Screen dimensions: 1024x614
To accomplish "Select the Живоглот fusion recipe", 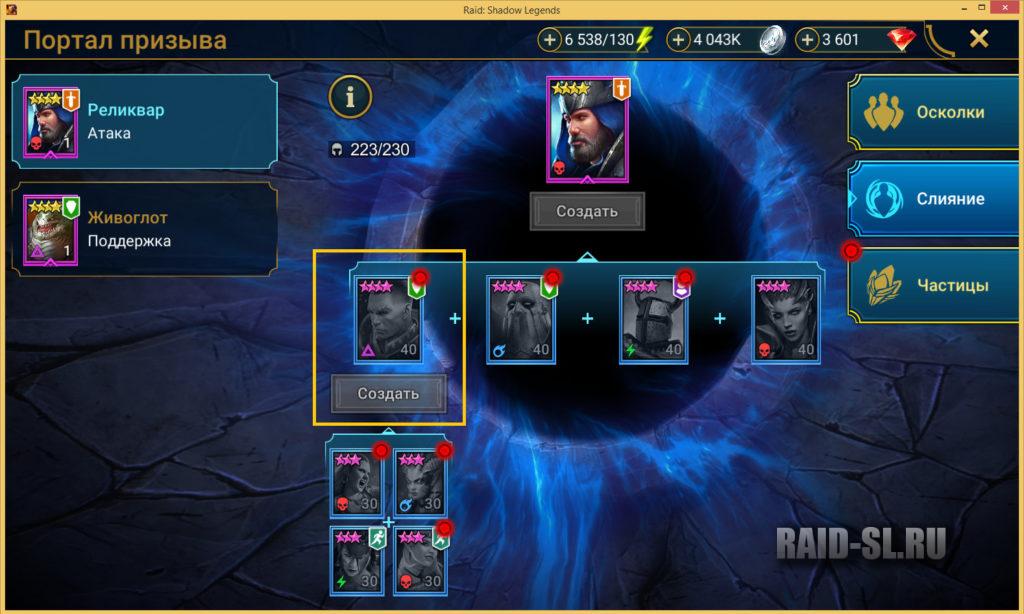I will point(145,228).
